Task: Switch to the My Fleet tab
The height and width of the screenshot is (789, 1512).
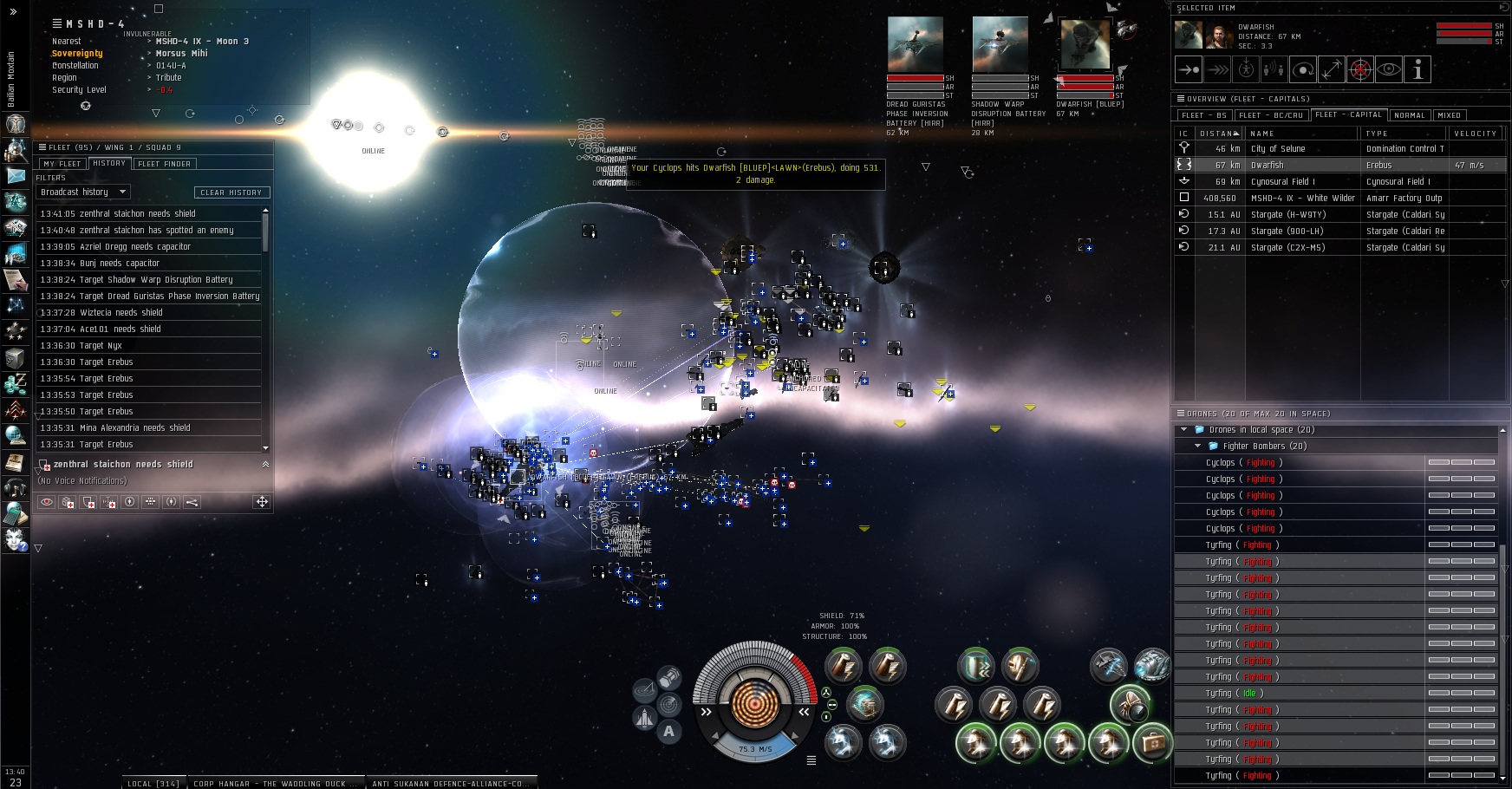Action: point(62,164)
